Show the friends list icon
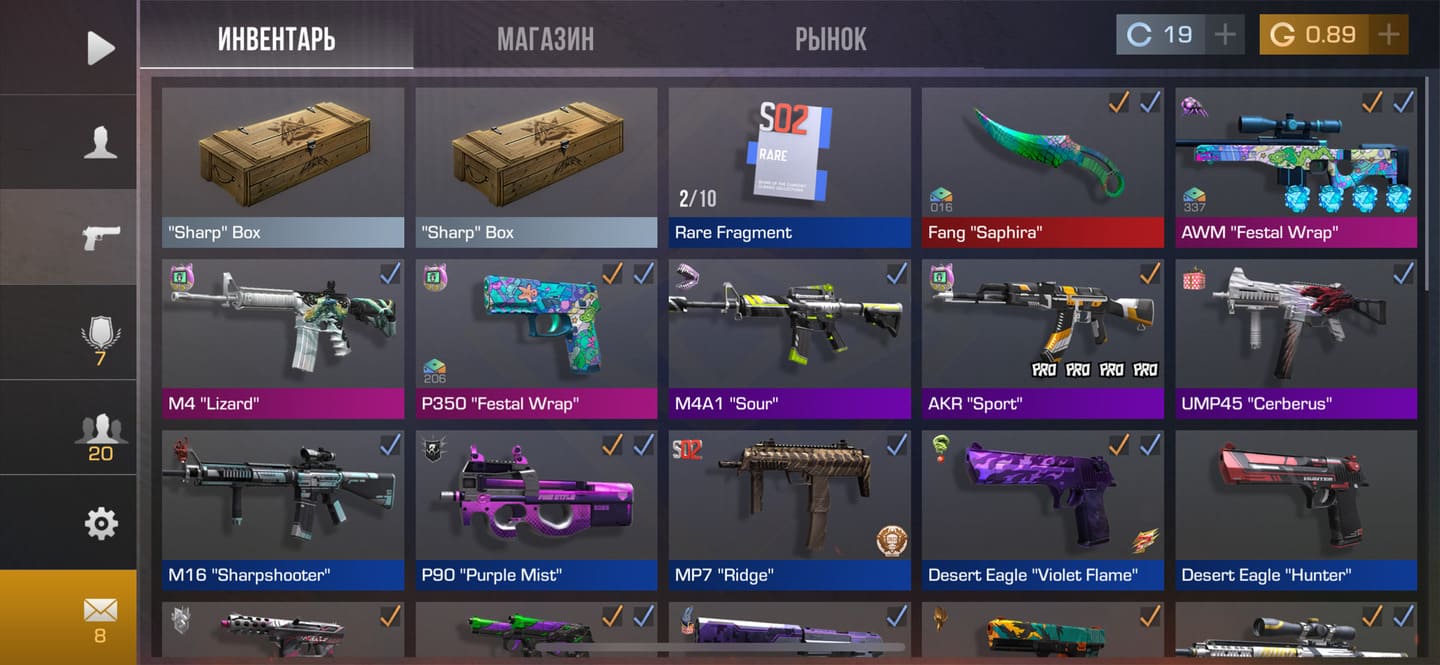The image size is (1440, 665). [x=100, y=433]
